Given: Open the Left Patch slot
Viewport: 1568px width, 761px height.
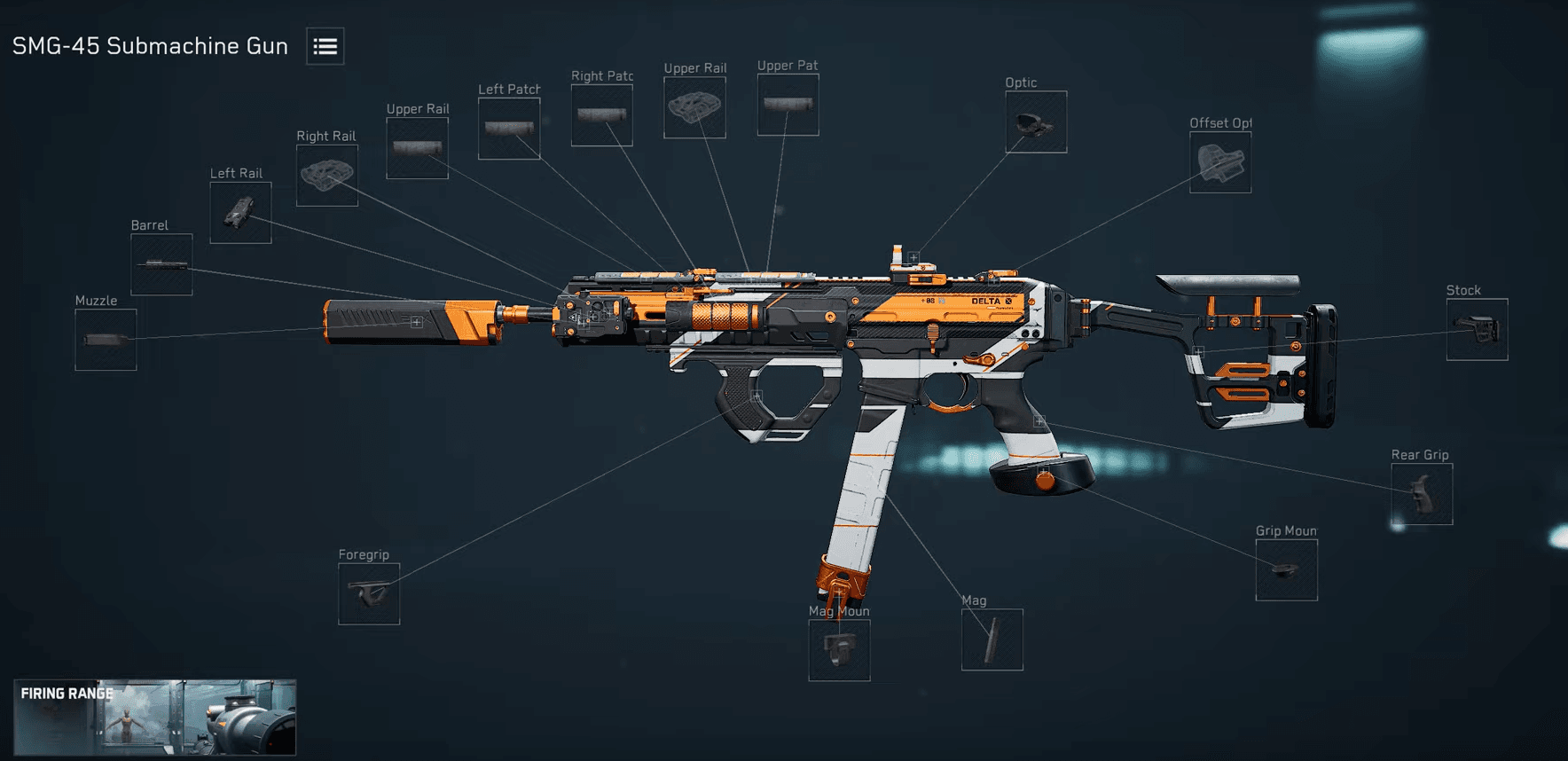Looking at the screenshot, I should (509, 127).
